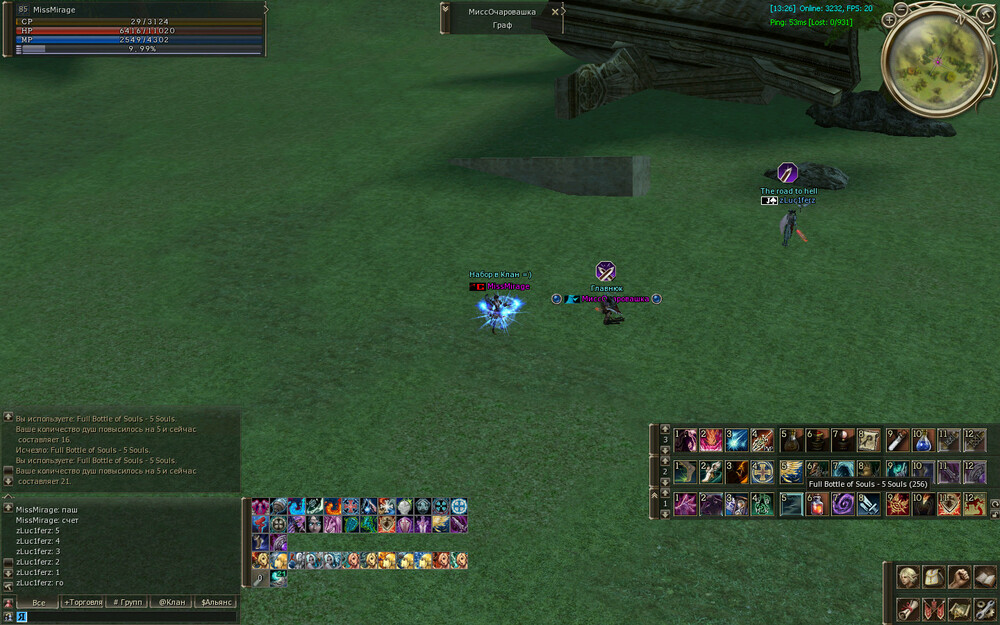1000x625 pixels.
Task: Open the target window dropdown arrow
Action: point(445,12)
